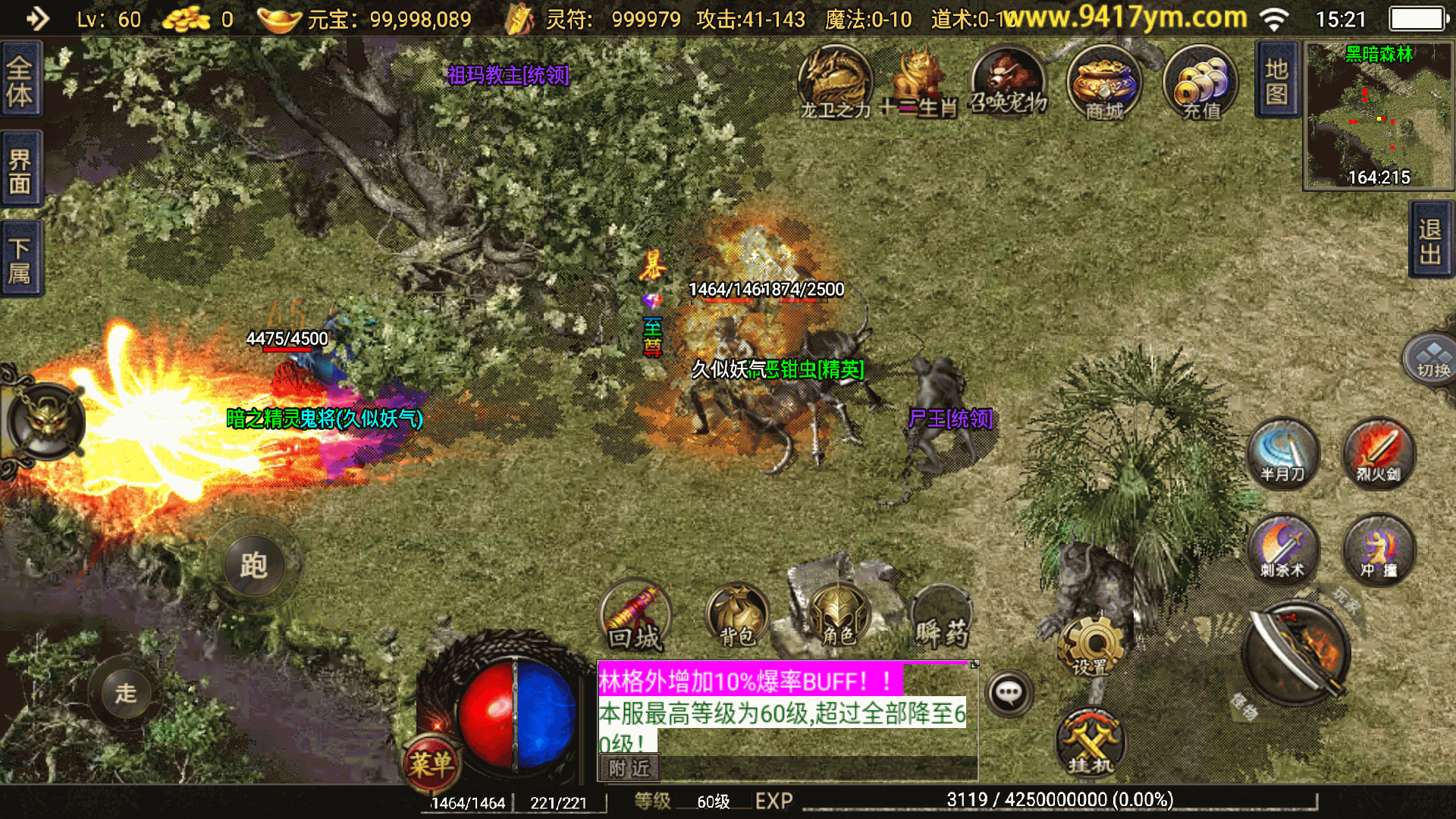Tap the 退出 exit button

coord(1431,241)
